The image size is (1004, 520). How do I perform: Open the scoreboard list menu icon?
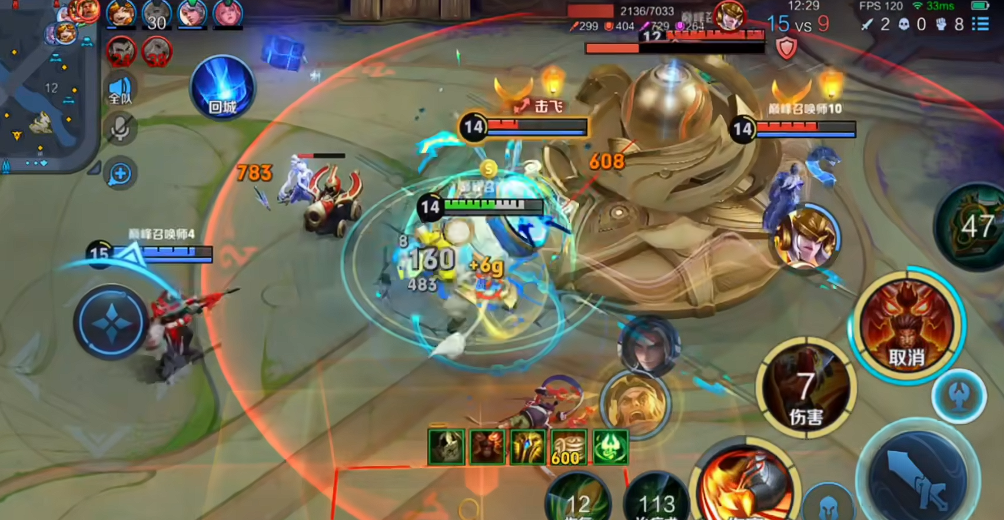coord(984,24)
